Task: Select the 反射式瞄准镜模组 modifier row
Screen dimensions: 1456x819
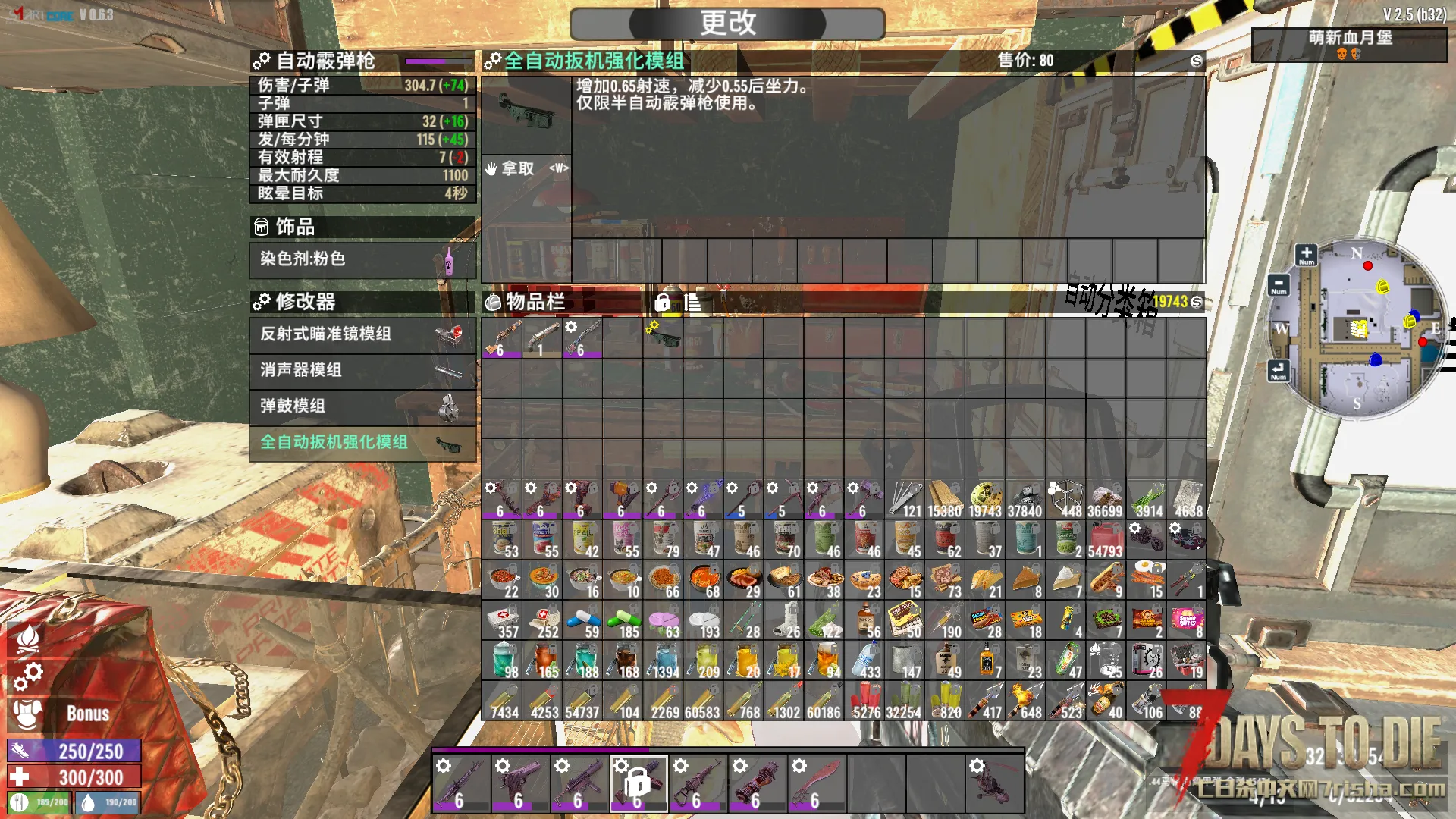Action: click(x=362, y=334)
